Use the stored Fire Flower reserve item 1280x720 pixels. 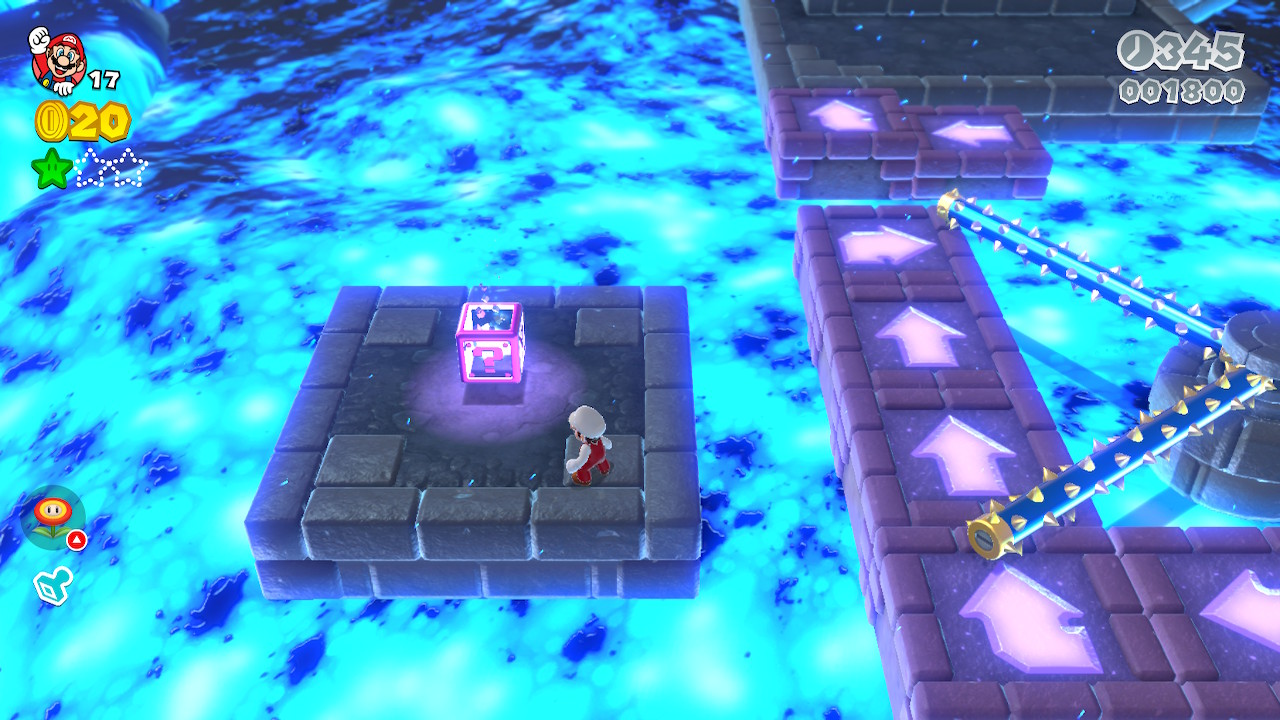[53, 517]
